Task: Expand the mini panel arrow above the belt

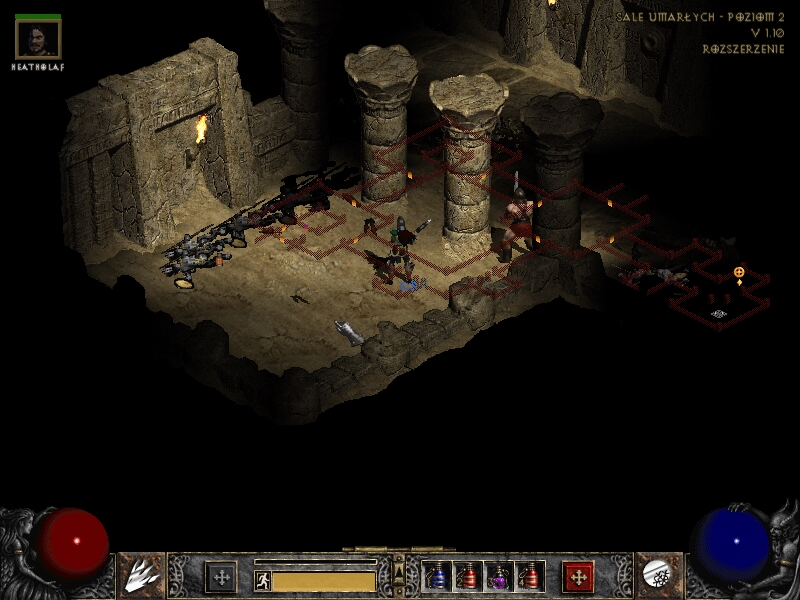Action: [399, 564]
